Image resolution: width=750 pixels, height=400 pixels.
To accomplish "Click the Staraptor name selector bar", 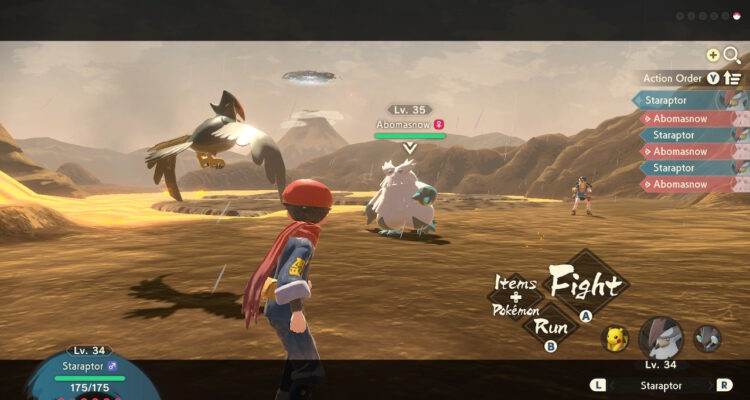I will [x=660, y=384].
